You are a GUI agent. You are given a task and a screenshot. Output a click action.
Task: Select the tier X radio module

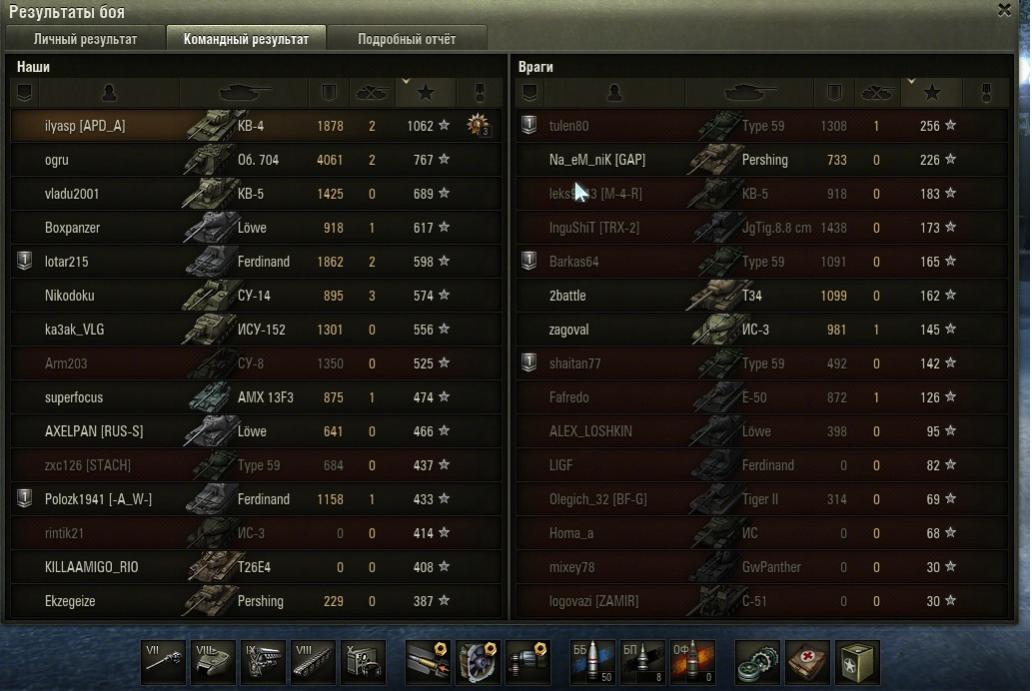[x=362, y=662]
